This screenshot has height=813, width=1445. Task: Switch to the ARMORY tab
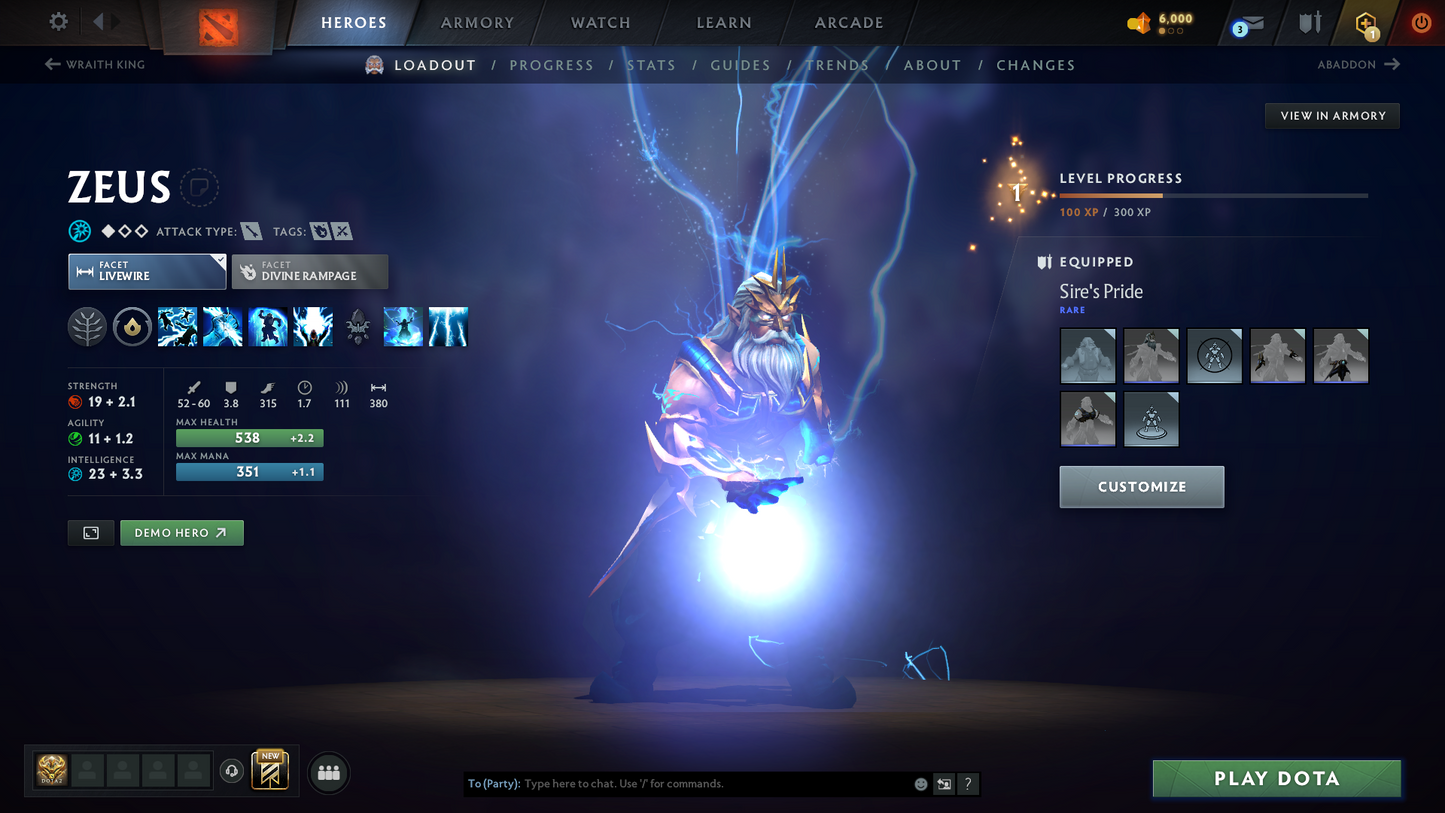pos(477,22)
